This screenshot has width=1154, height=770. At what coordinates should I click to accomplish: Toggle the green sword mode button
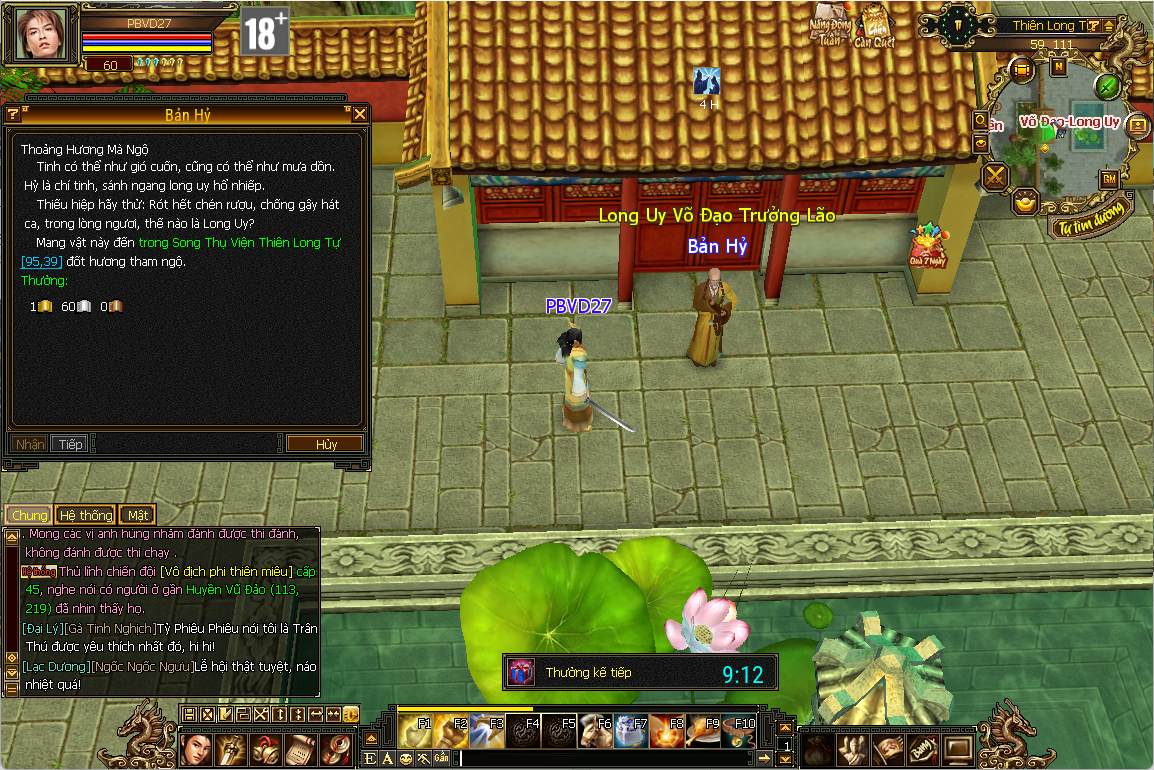coord(1107,86)
